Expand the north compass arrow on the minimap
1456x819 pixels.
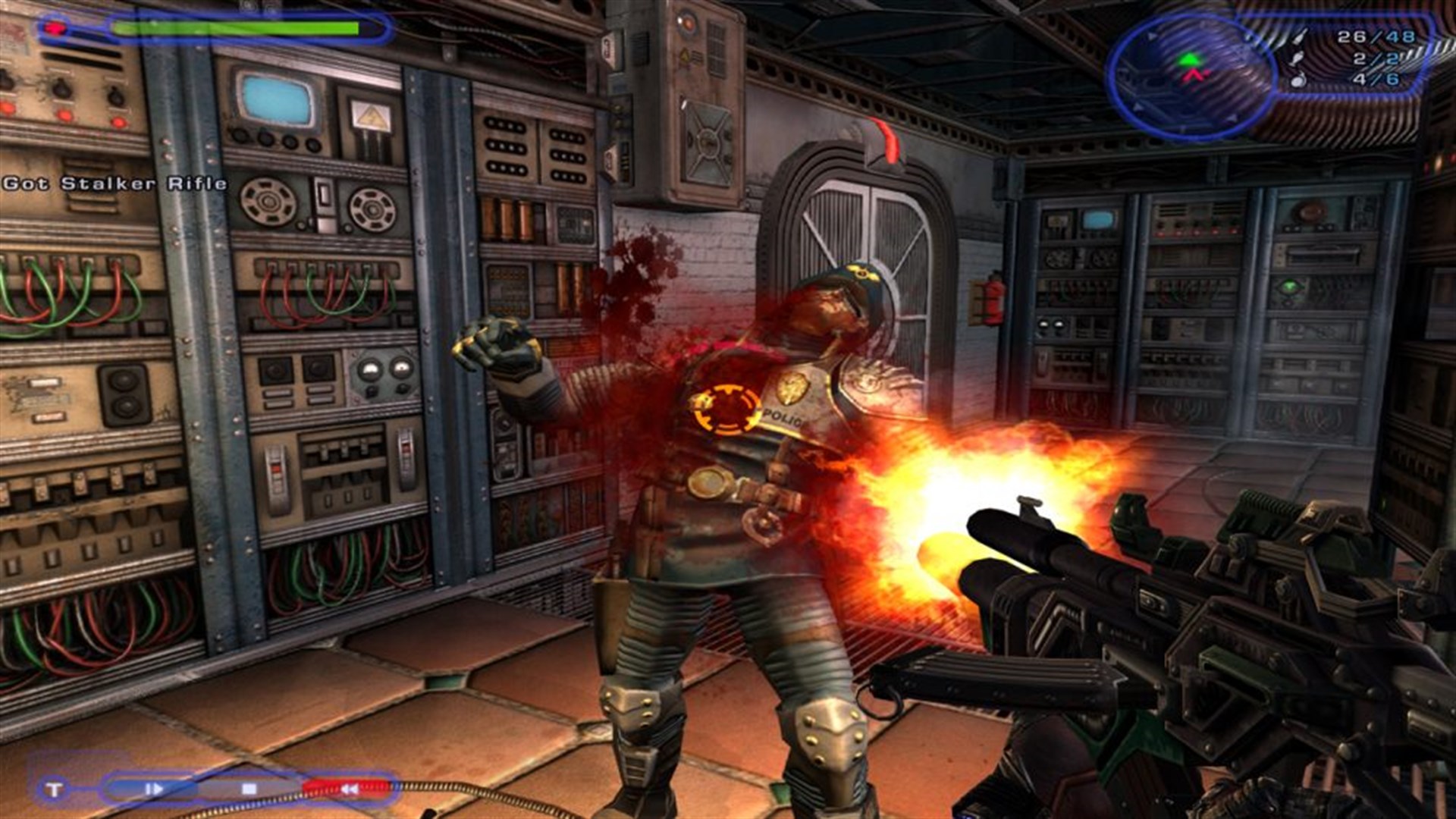(1151, 36)
